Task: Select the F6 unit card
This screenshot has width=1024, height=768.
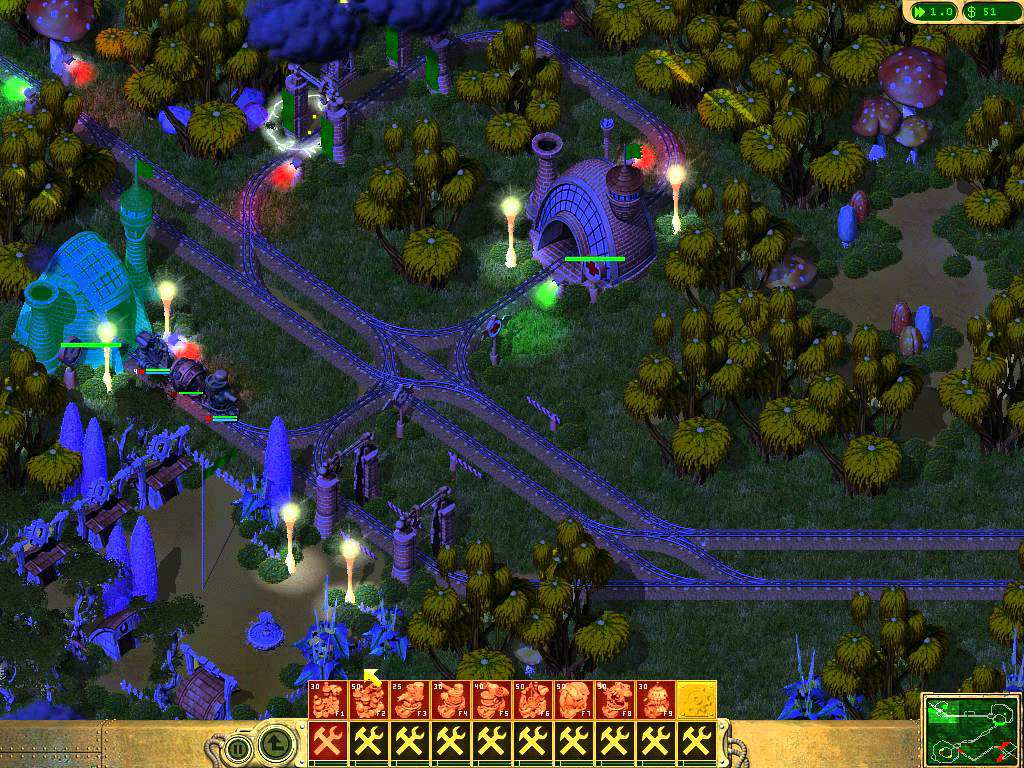Action: 532,700
